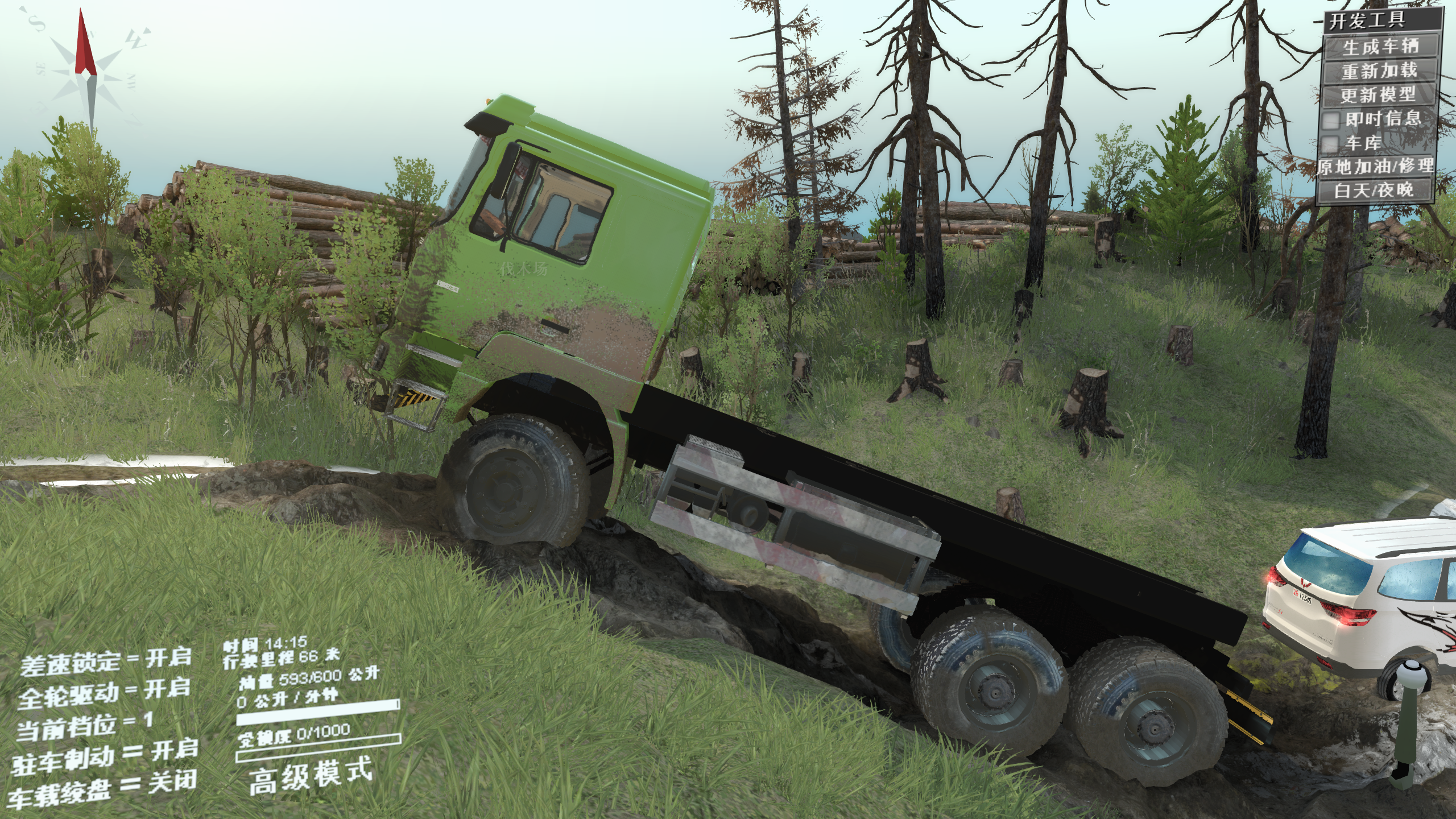Choose the 更新模型 (update model) button
1456x819 pixels.
[x=1378, y=95]
